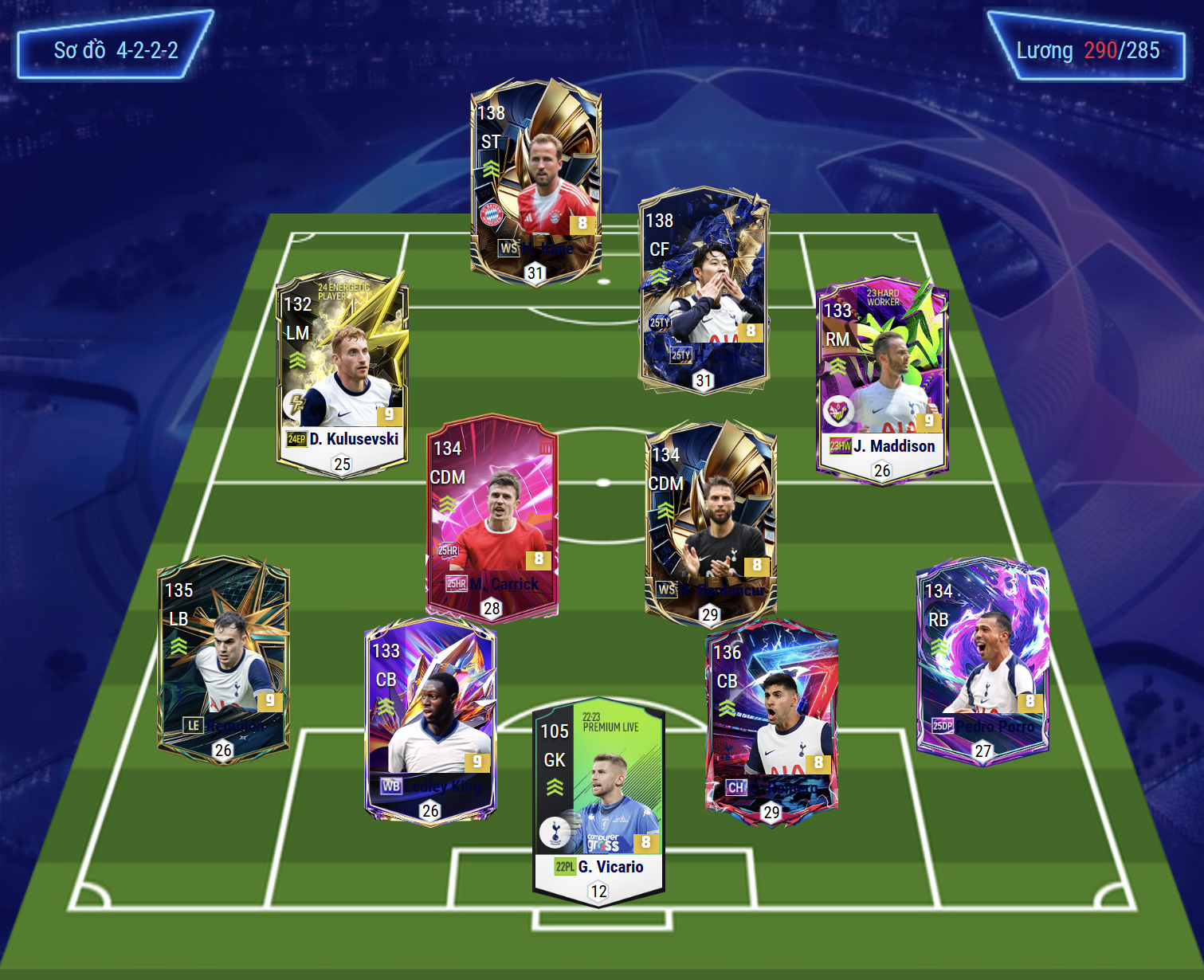Select the Bentancur CDM card
This screenshot has height=980, width=1204.
[710, 523]
